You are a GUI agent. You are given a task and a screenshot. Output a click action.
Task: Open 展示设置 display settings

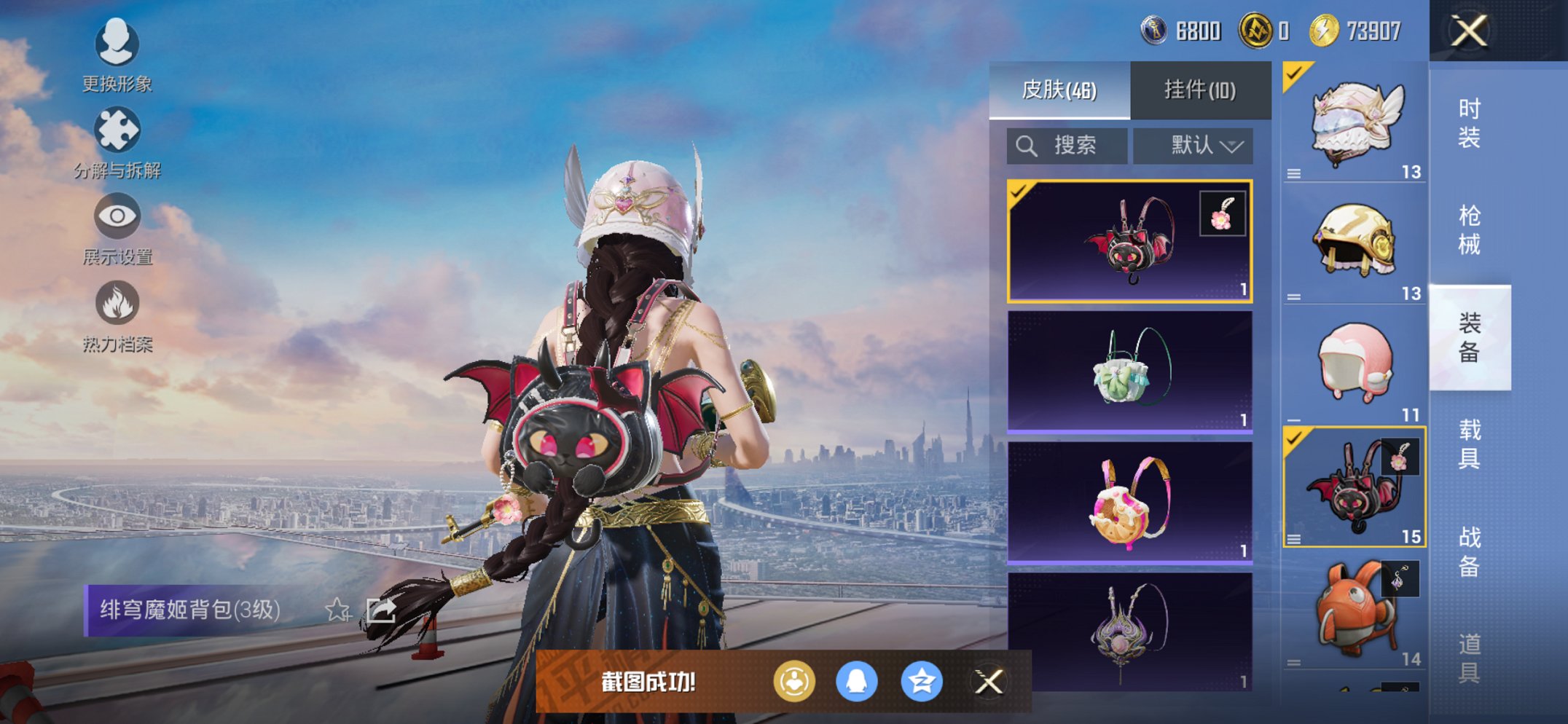pos(117,229)
